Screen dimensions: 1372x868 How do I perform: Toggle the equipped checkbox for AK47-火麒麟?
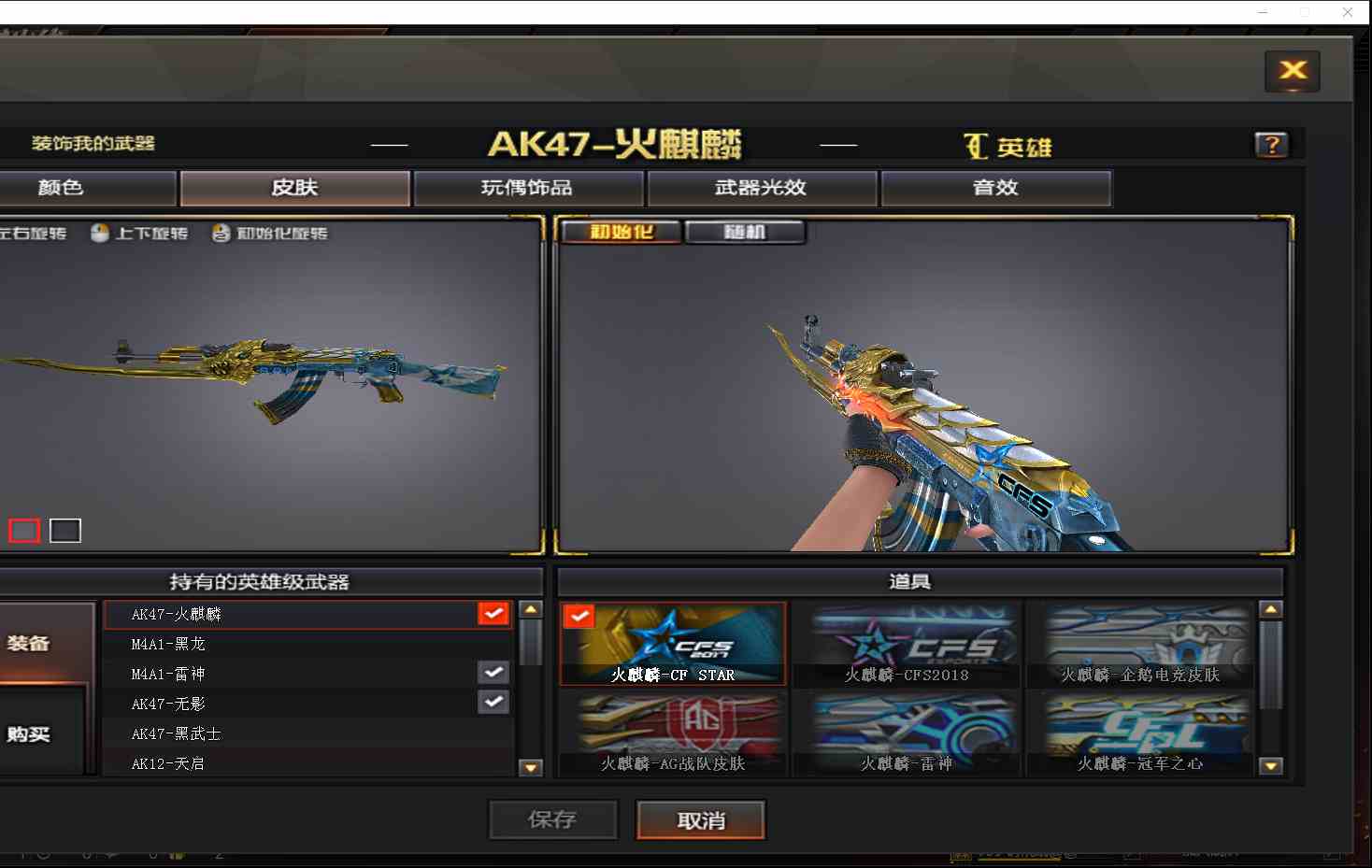tap(493, 613)
